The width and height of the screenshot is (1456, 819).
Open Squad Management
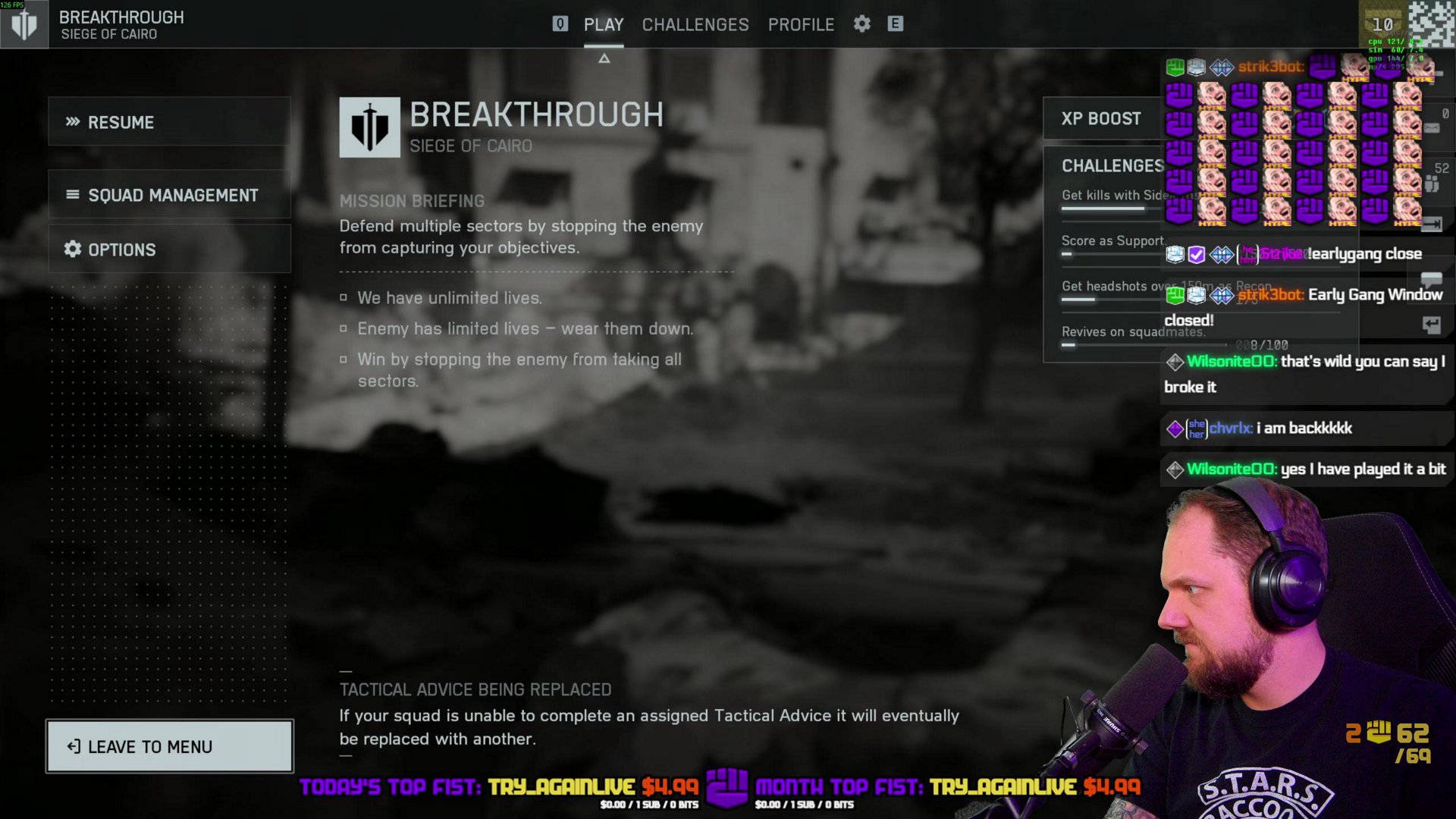tap(169, 195)
